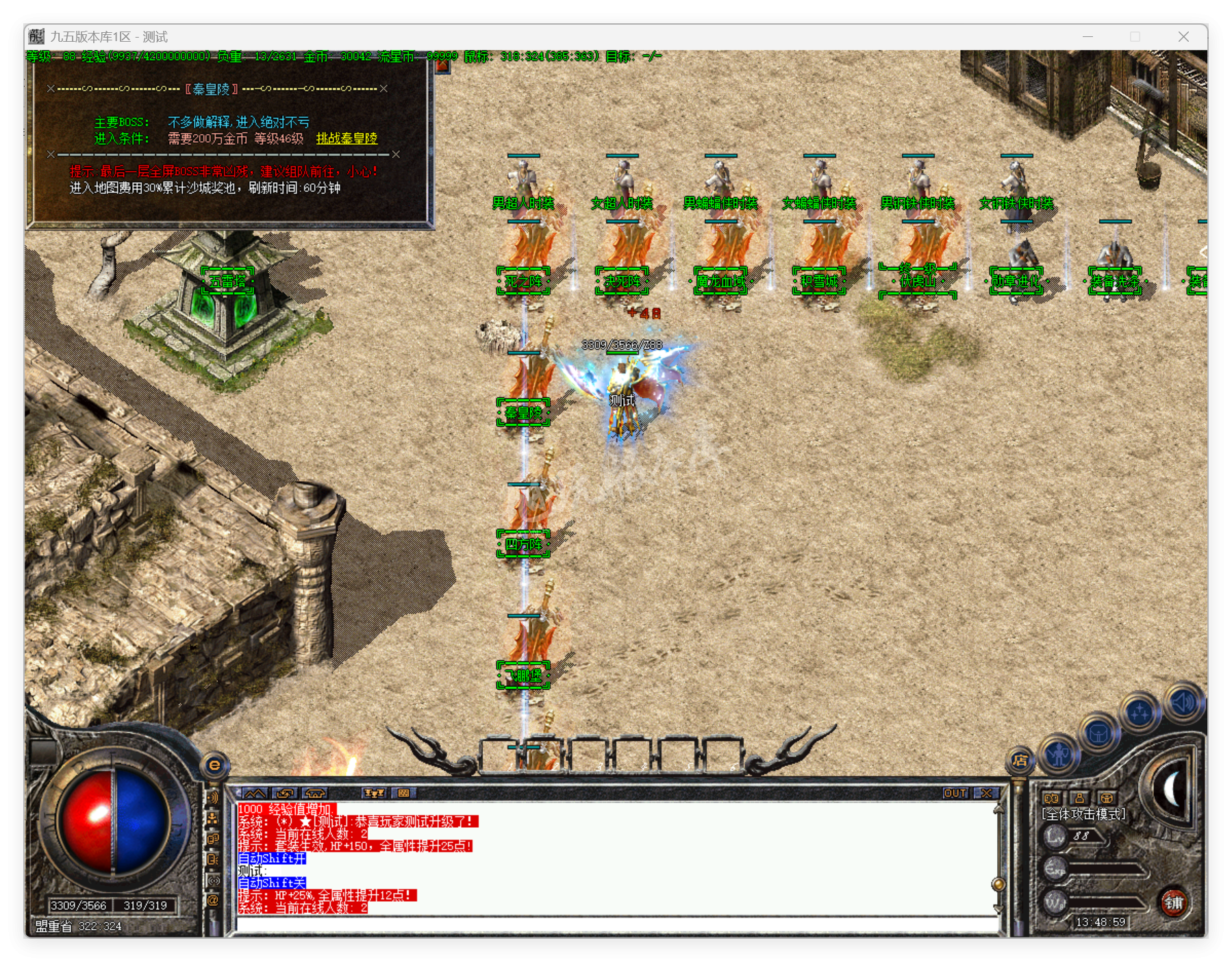
Task: Change the 全体攻击模式 attack mode label
Action: point(1083,815)
